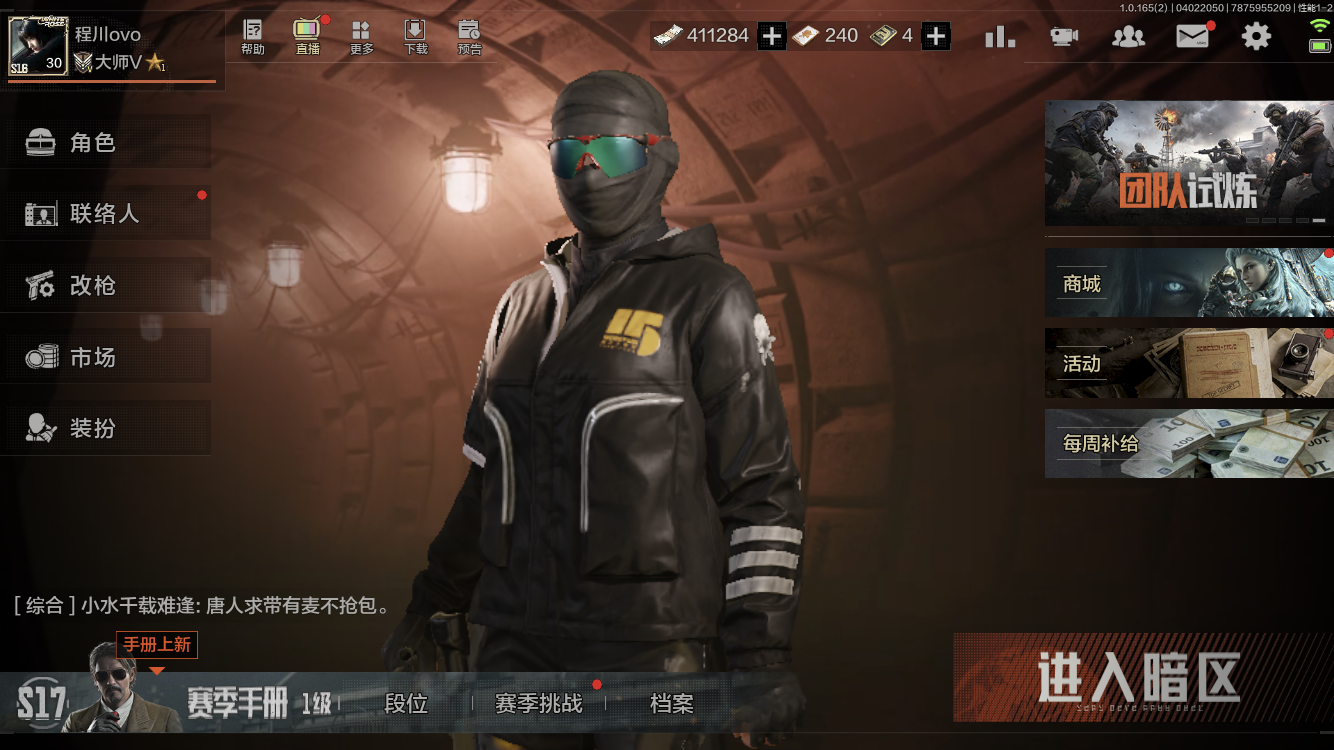Open the 帮助 help guide
This screenshot has height=750, width=1334.
tap(253, 38)
